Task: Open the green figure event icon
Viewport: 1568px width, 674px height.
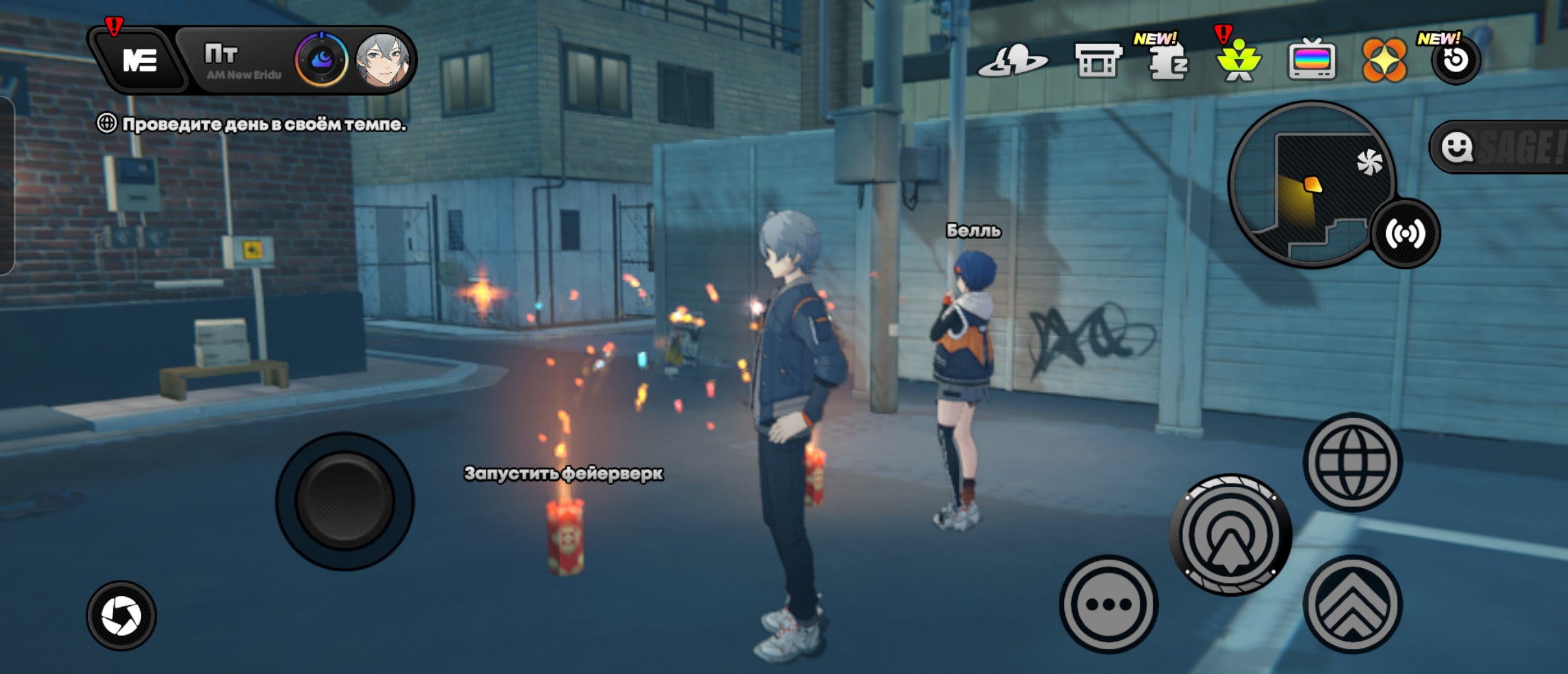Action: pos(1238,62)
